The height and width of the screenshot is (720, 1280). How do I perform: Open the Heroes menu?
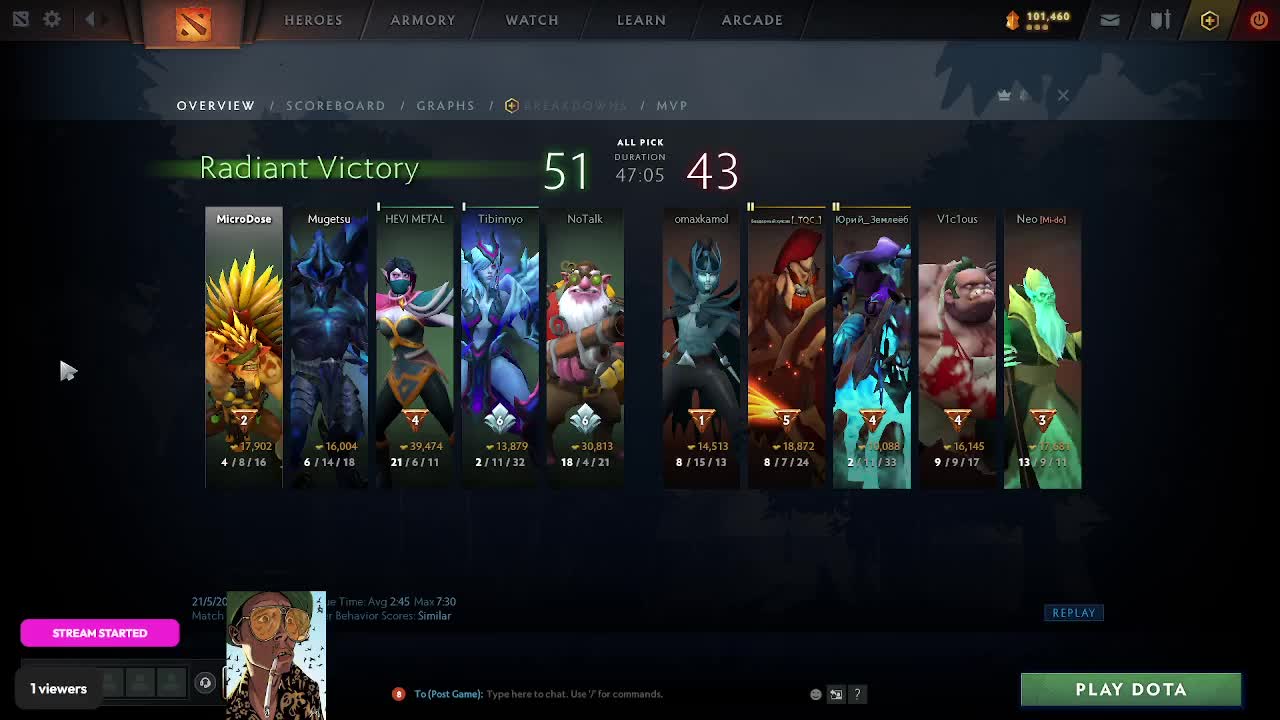[x=313, y=20]
